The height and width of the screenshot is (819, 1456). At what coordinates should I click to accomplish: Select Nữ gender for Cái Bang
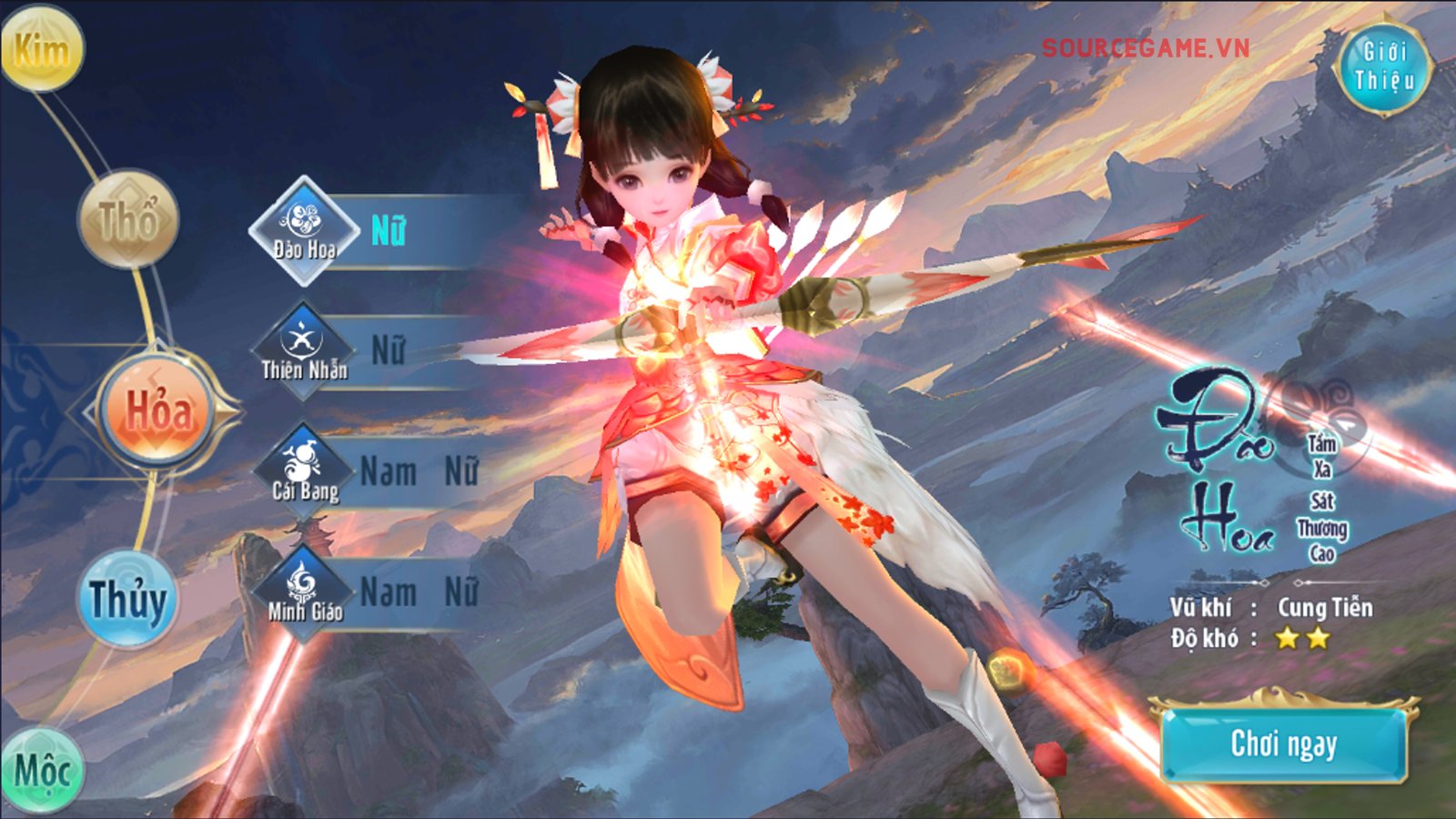pos(461,471)
